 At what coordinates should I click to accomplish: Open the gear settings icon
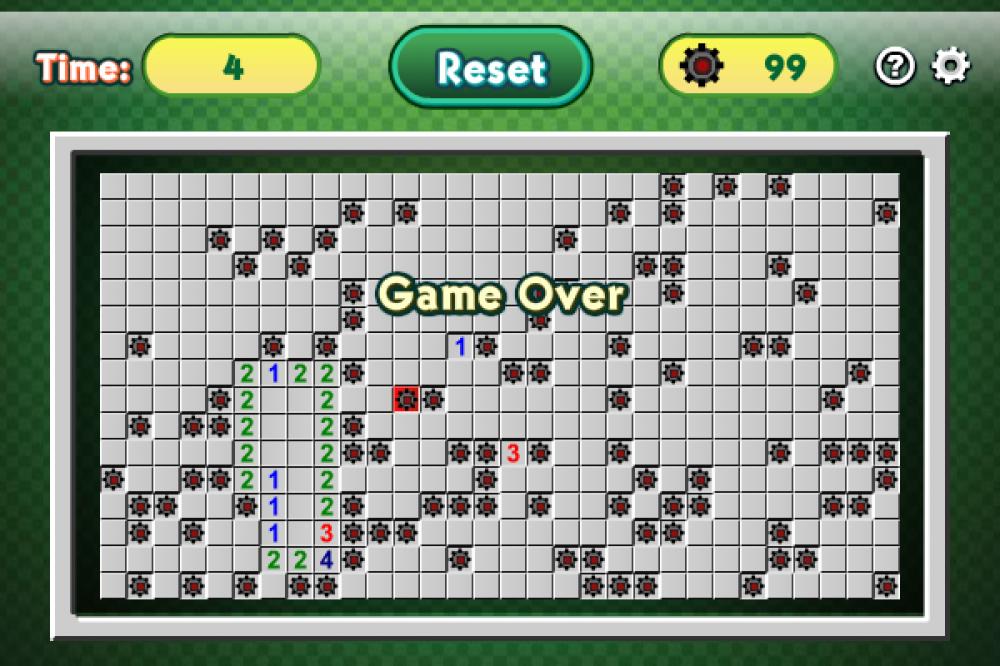coord(950,67)
